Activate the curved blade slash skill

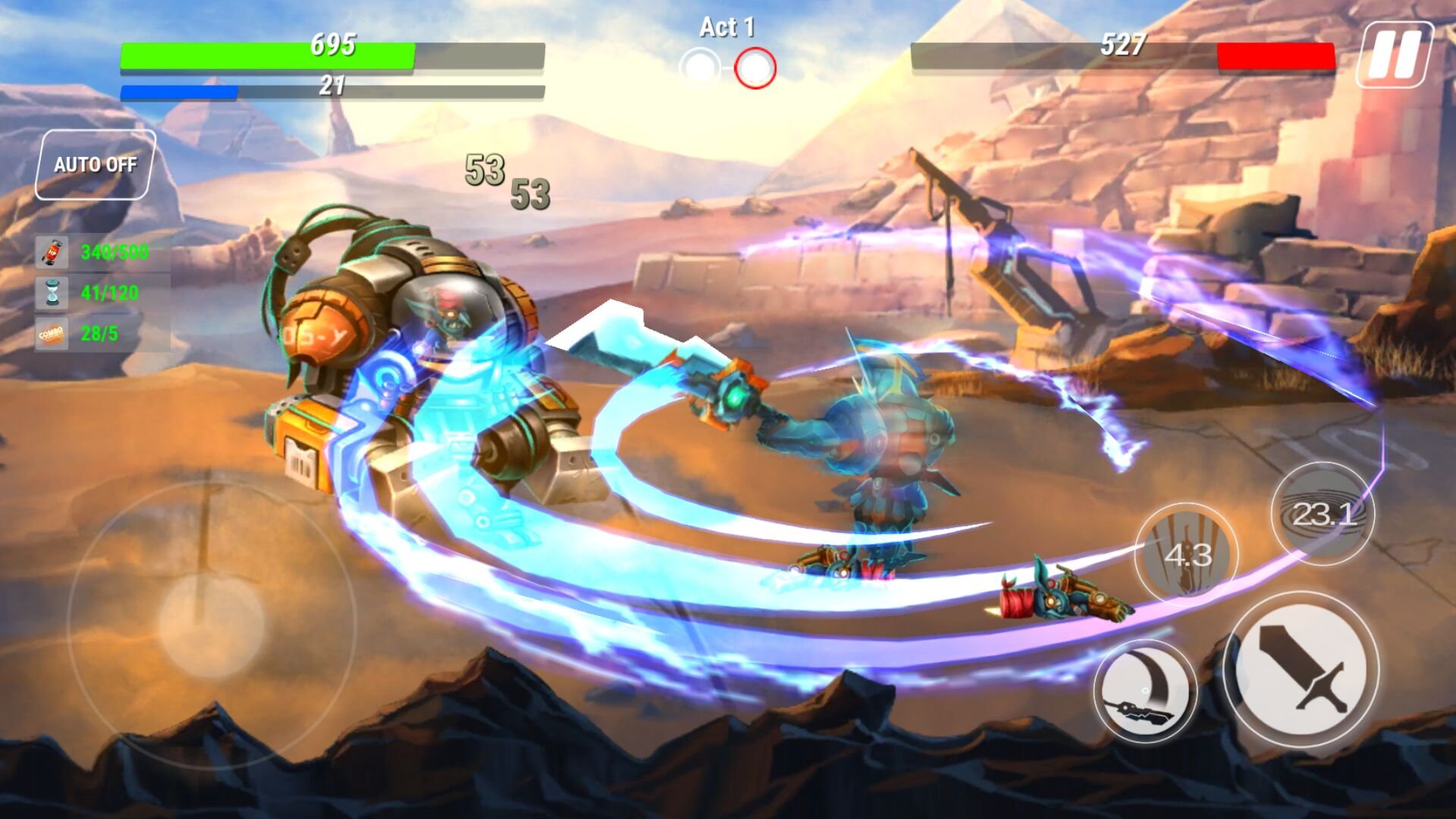(x=1144, y=691)
